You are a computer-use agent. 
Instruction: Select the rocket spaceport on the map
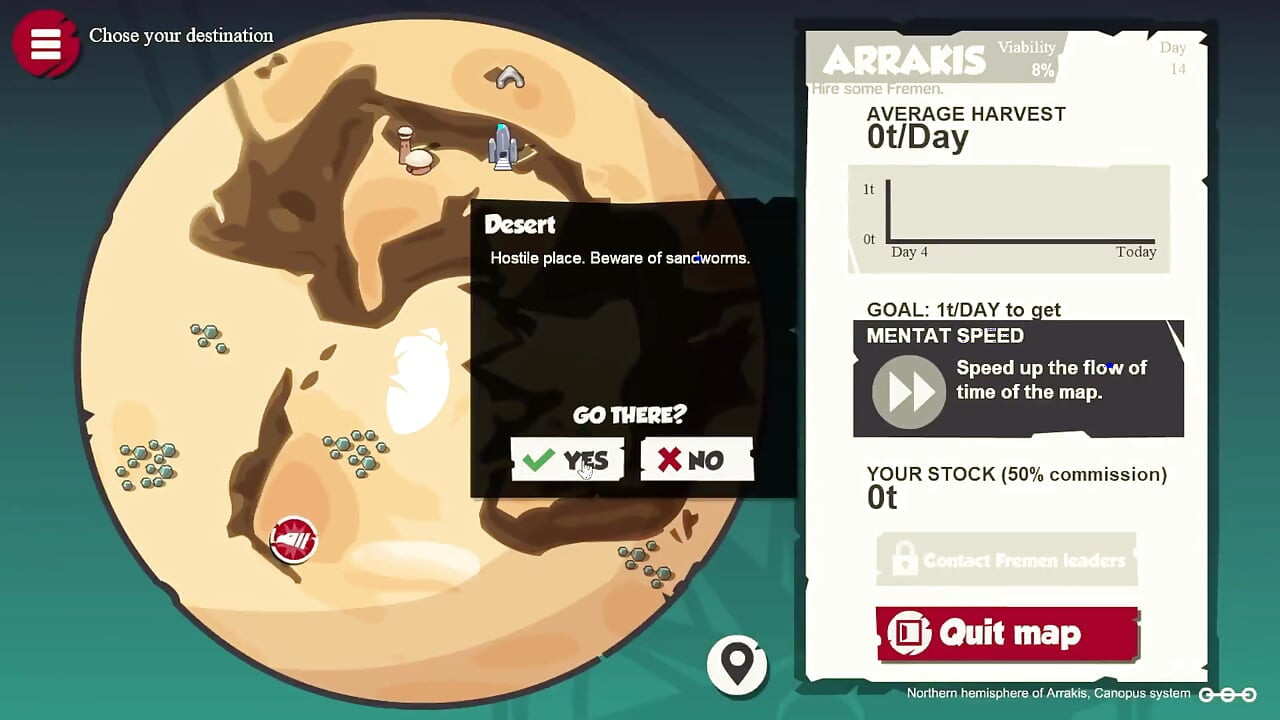click(x=503, y=146)
